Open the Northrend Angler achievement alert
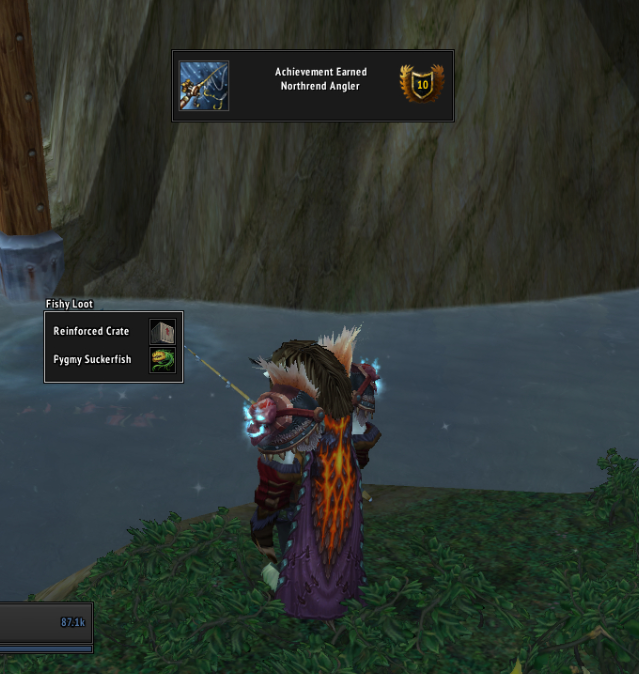Image resolution: width=639 pixels, height=674 pixels. click(x=313, y=86)
